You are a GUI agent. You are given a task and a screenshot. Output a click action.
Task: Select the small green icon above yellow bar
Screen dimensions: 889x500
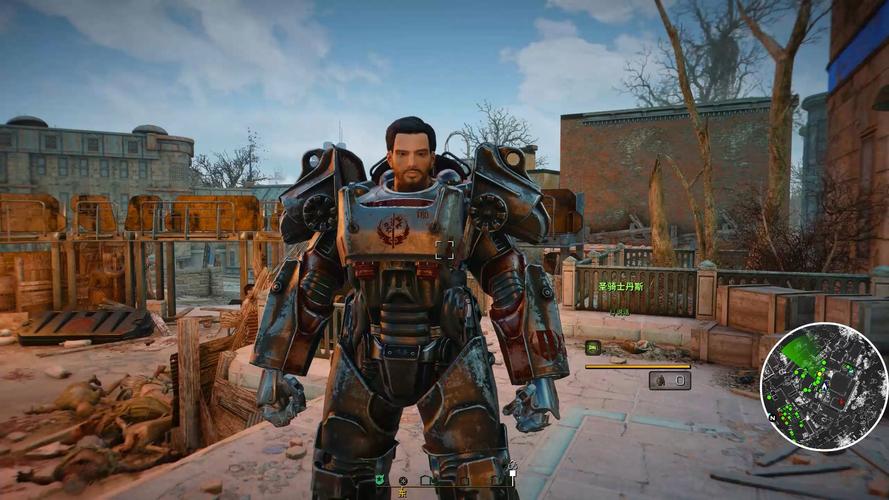point(593,347)
